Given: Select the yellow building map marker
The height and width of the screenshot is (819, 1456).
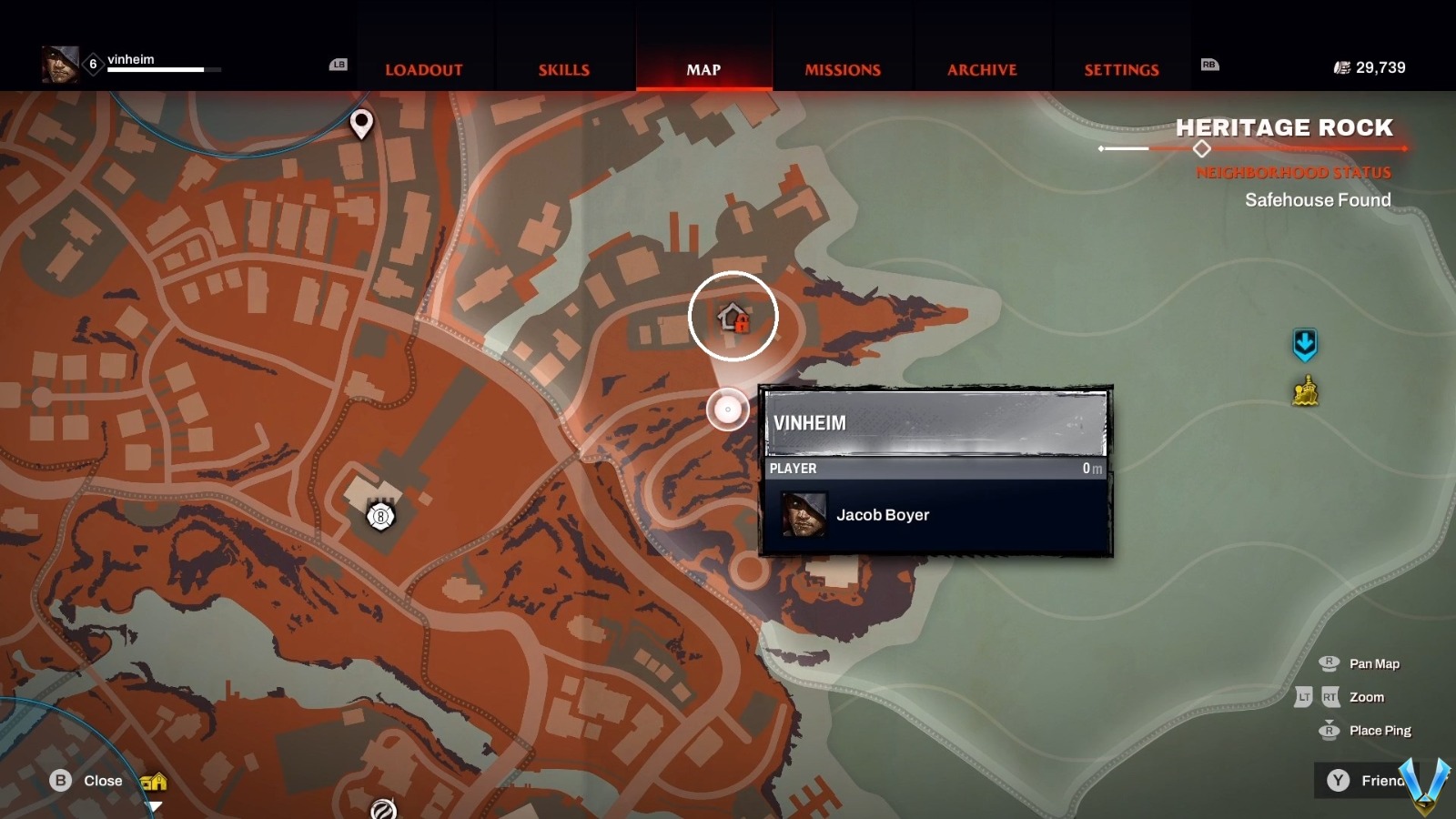Looking at the screenshot, I should click(x=1305, y=392).
